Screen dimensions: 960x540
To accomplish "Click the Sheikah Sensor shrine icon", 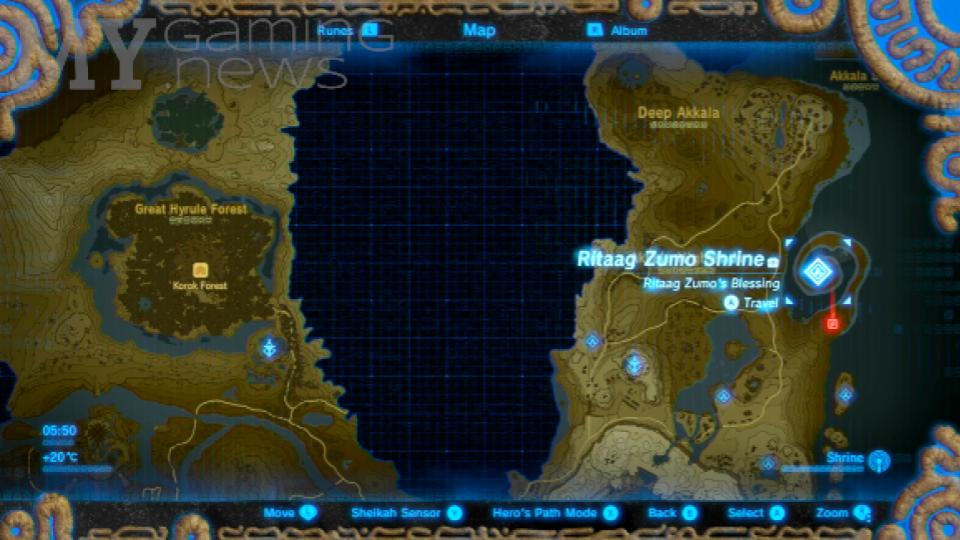I will point(878,460).
